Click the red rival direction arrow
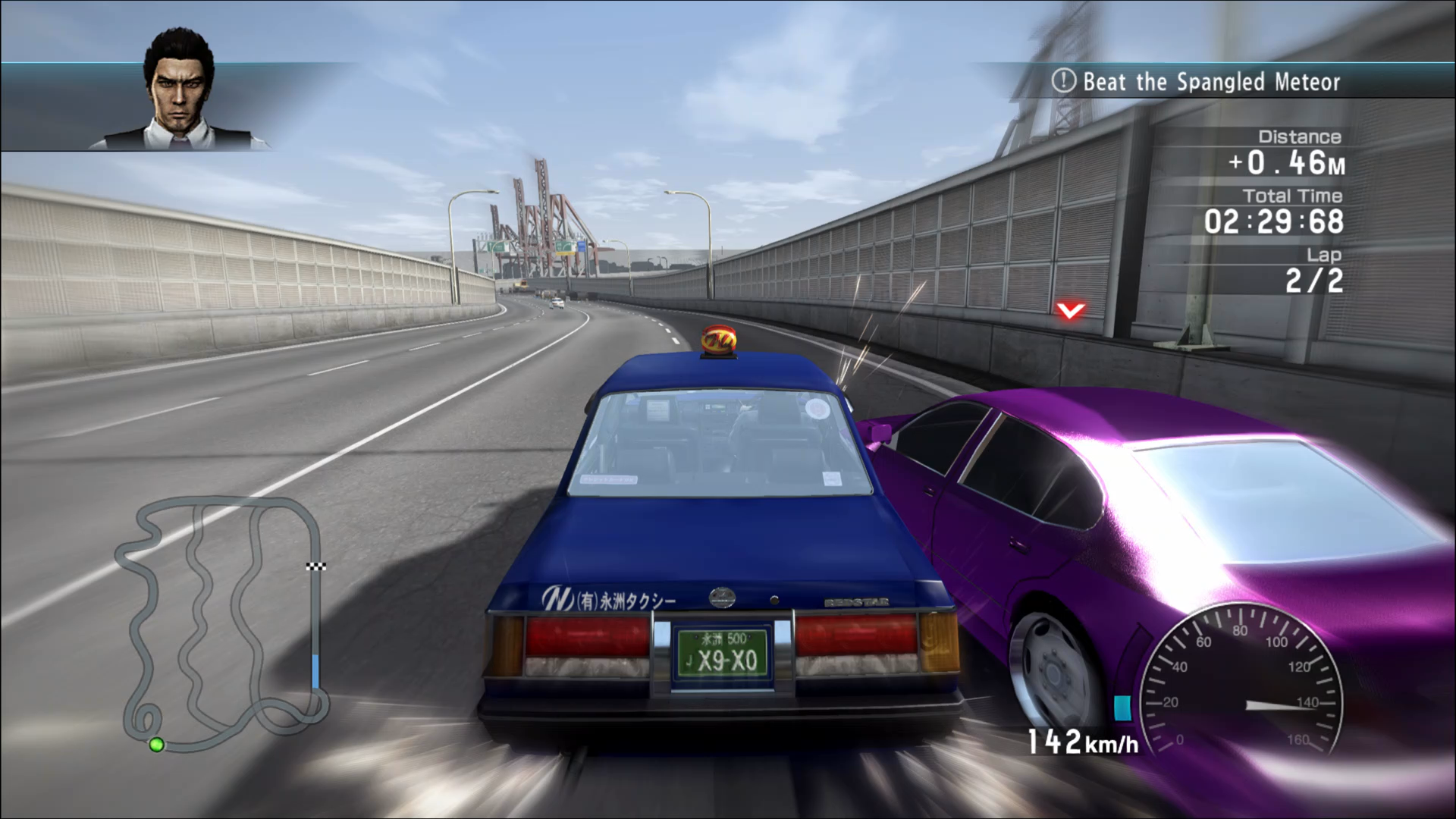This screenshot has width=1456, height=819. pos(1070,310)
